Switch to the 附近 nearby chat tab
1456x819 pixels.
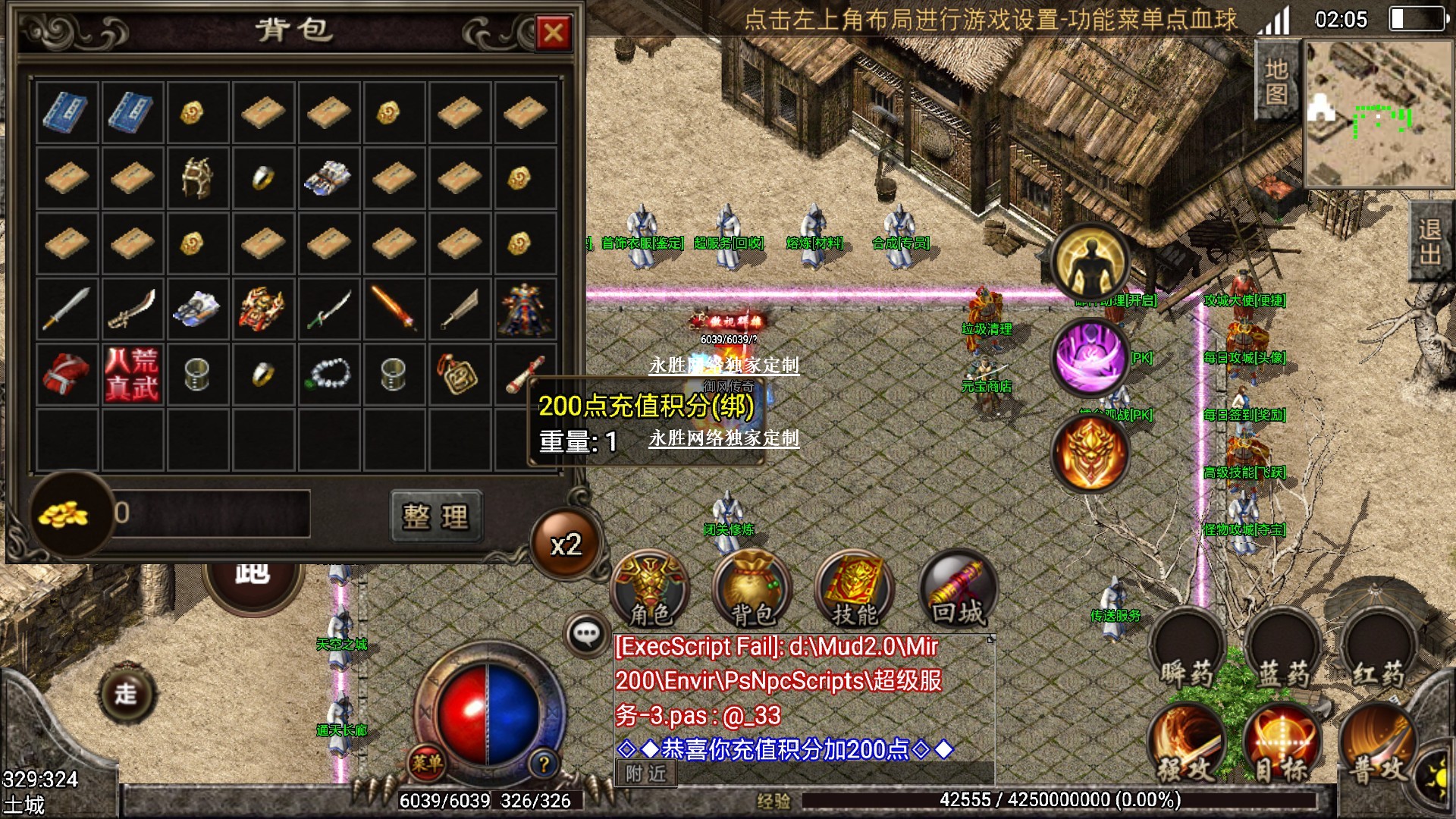[x=646, y=773]
